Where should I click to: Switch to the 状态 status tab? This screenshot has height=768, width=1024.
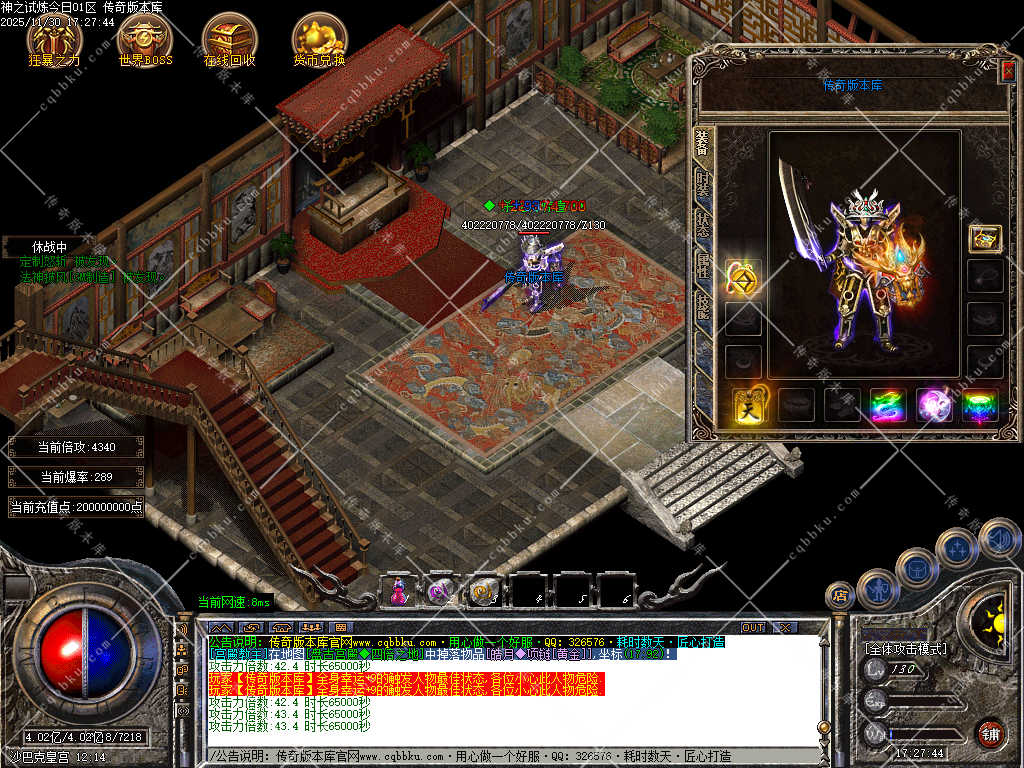703,224
